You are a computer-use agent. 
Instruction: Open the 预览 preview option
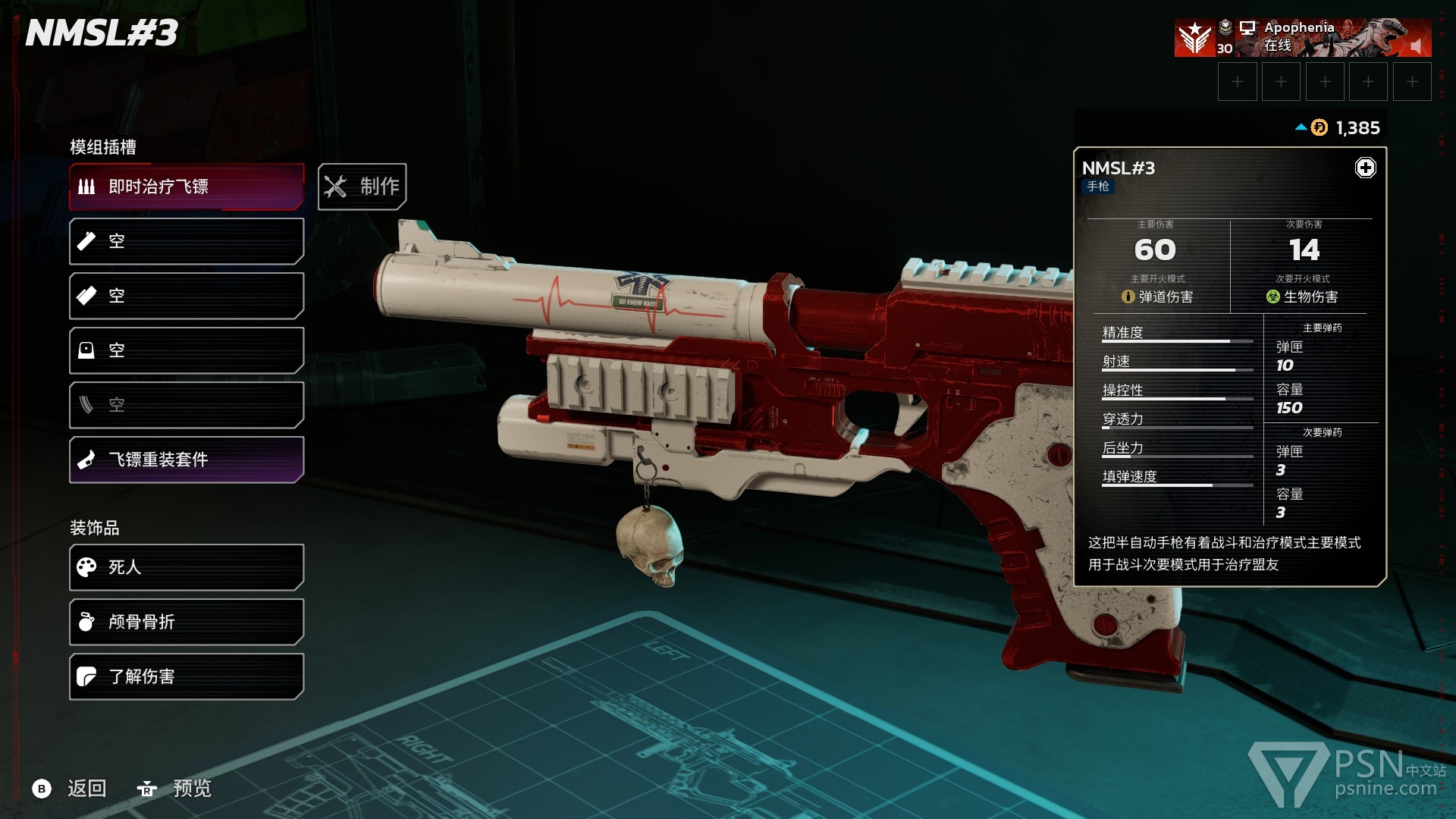click(x=174, y=789)
